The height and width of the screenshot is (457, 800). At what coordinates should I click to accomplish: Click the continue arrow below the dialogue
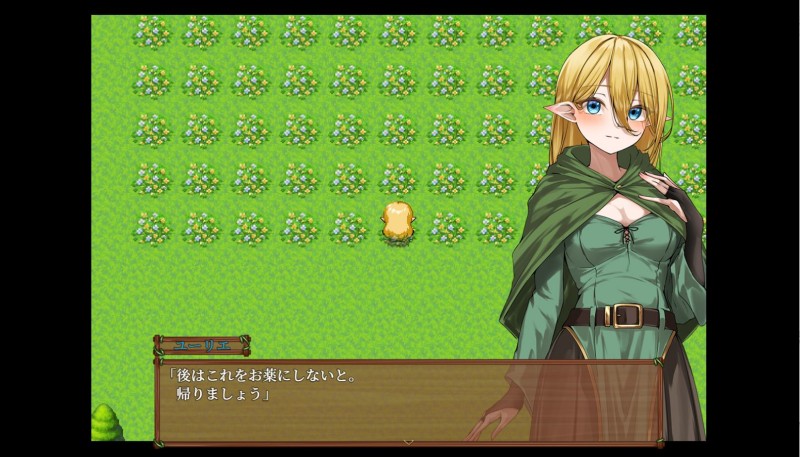click(407, 440)
